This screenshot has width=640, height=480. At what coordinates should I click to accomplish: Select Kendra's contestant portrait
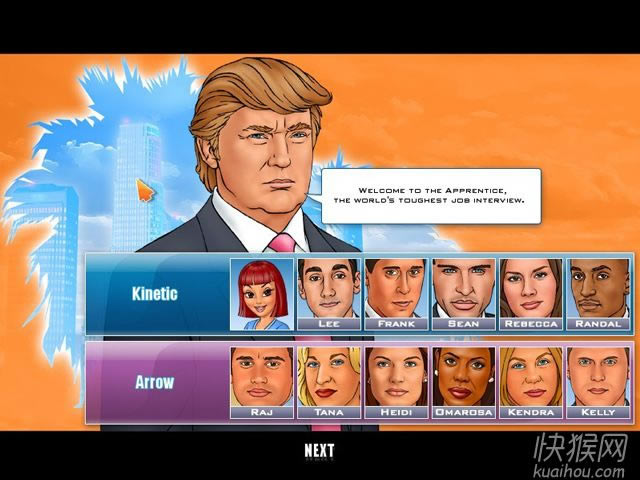click(530, 382)
